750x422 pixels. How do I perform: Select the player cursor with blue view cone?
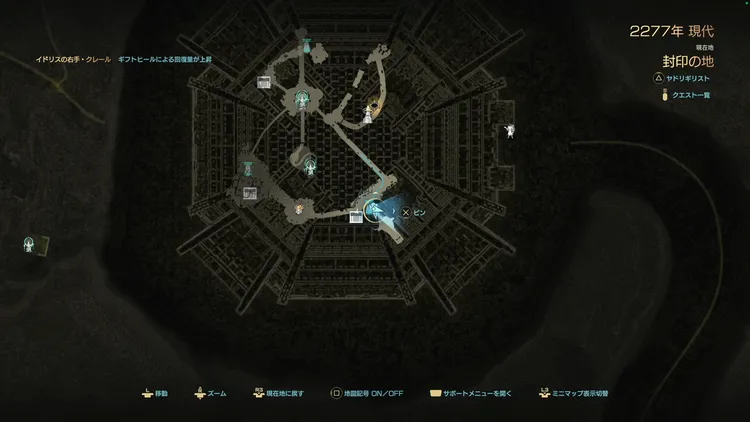pyautogui.click(x=375, y=209)
